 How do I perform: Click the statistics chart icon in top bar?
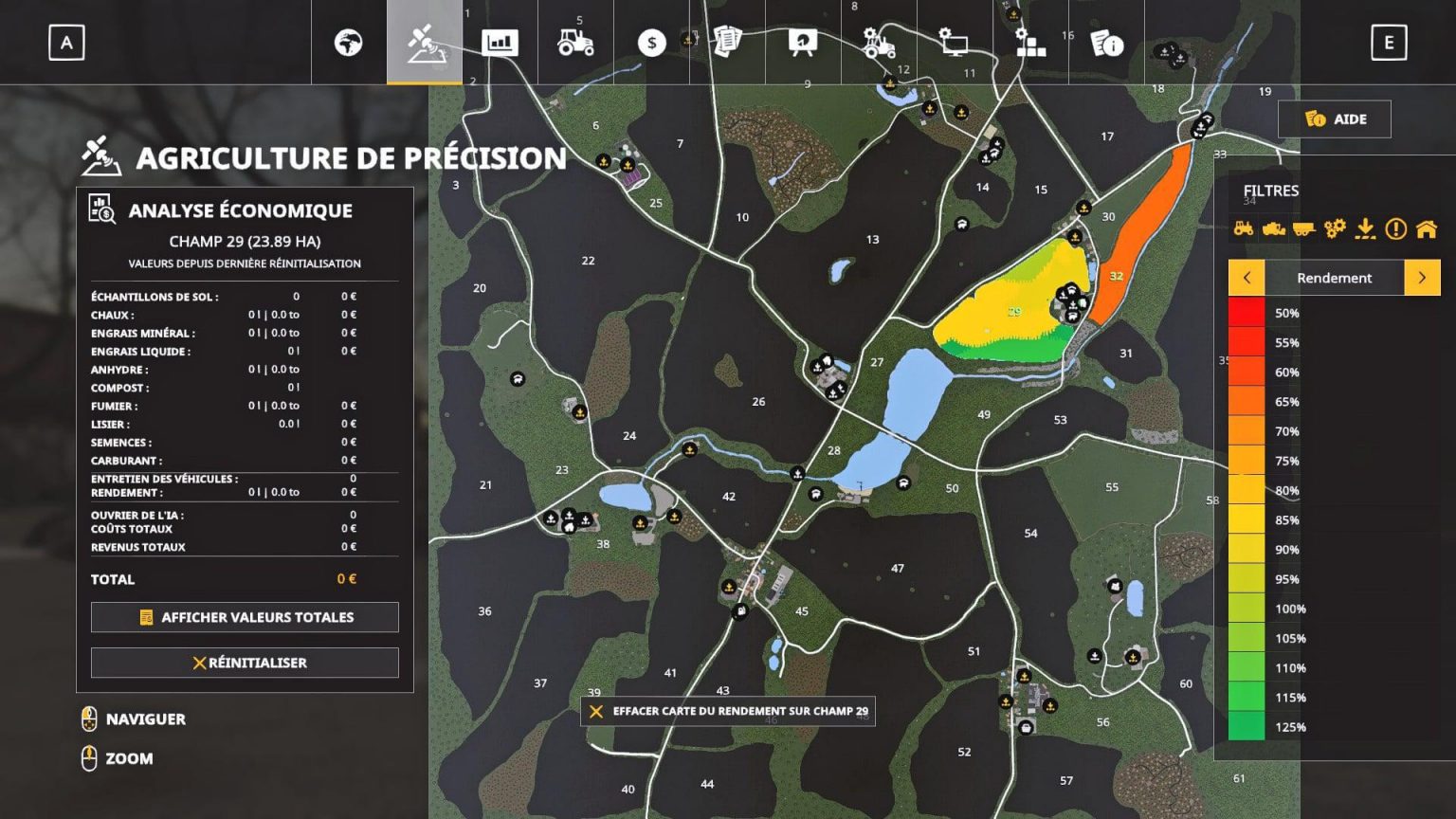[x=500, y=43]
